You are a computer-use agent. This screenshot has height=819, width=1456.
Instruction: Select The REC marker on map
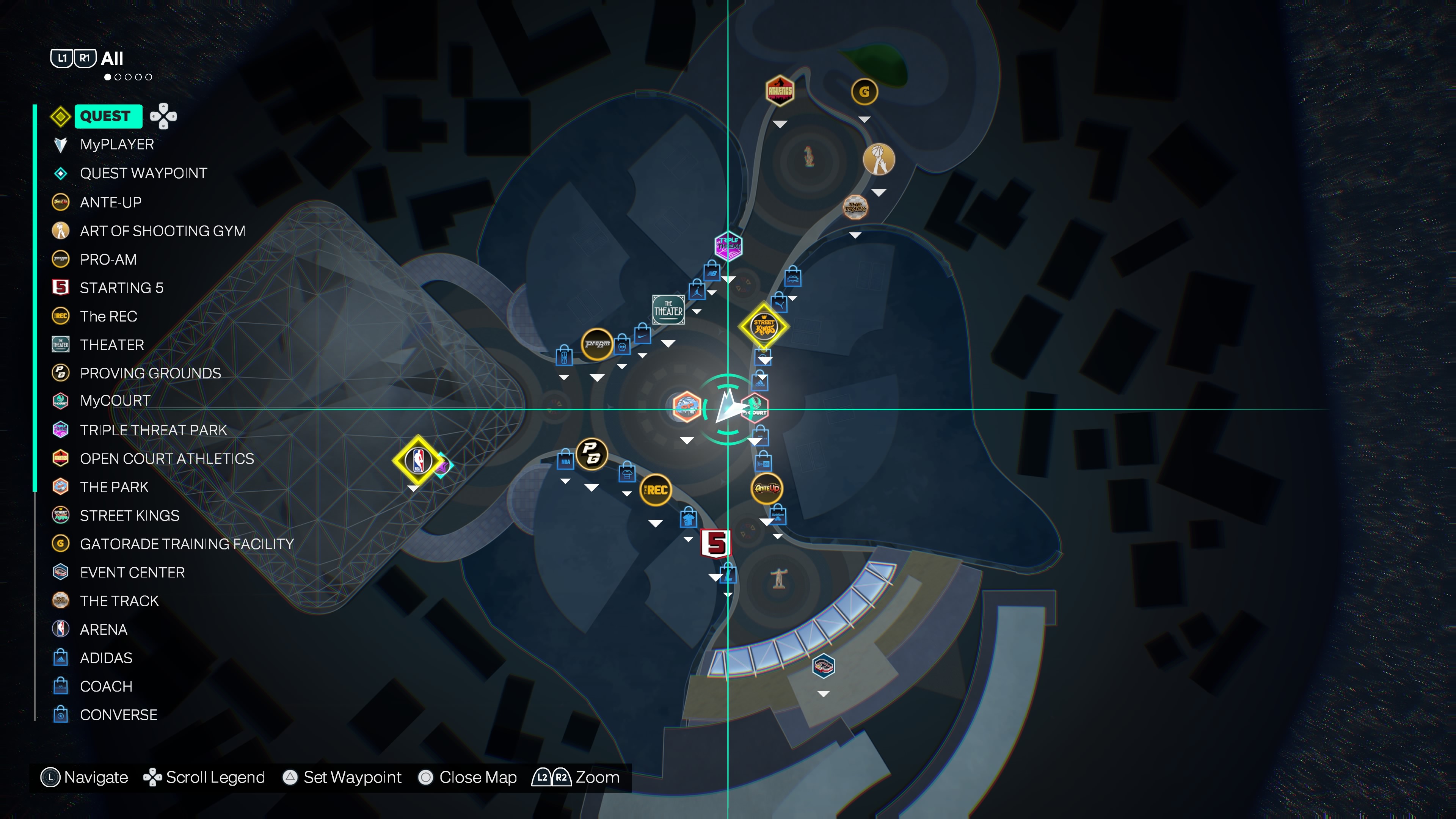pos(655,490)
